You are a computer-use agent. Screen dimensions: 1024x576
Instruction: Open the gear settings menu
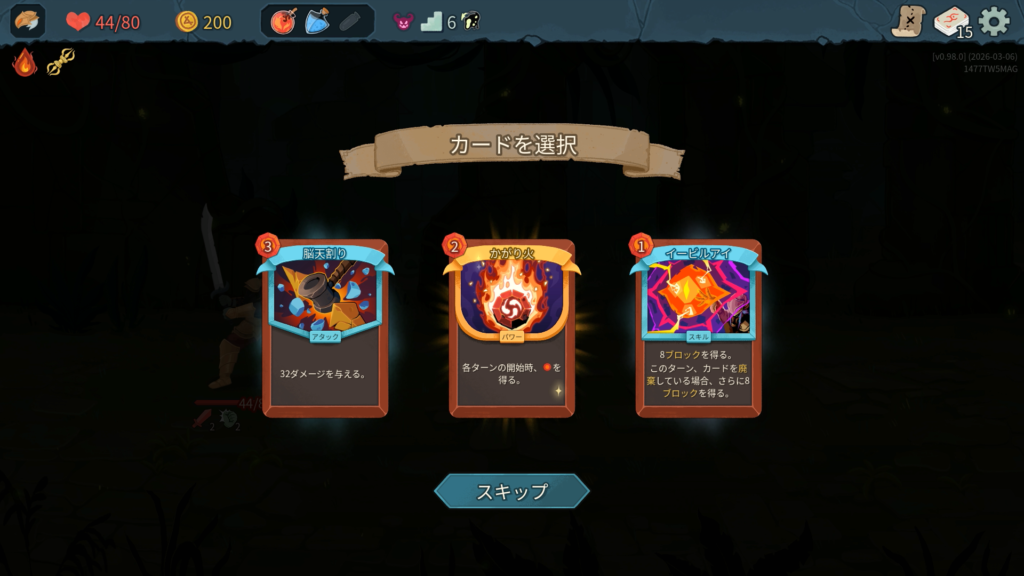pos(994,21)
